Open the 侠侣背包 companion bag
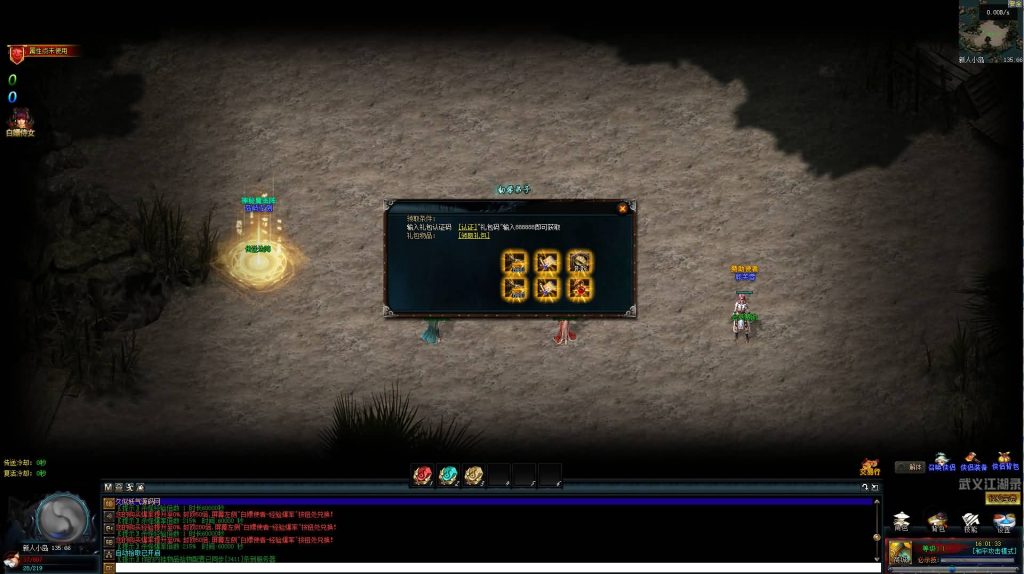 pos(1004,460)
